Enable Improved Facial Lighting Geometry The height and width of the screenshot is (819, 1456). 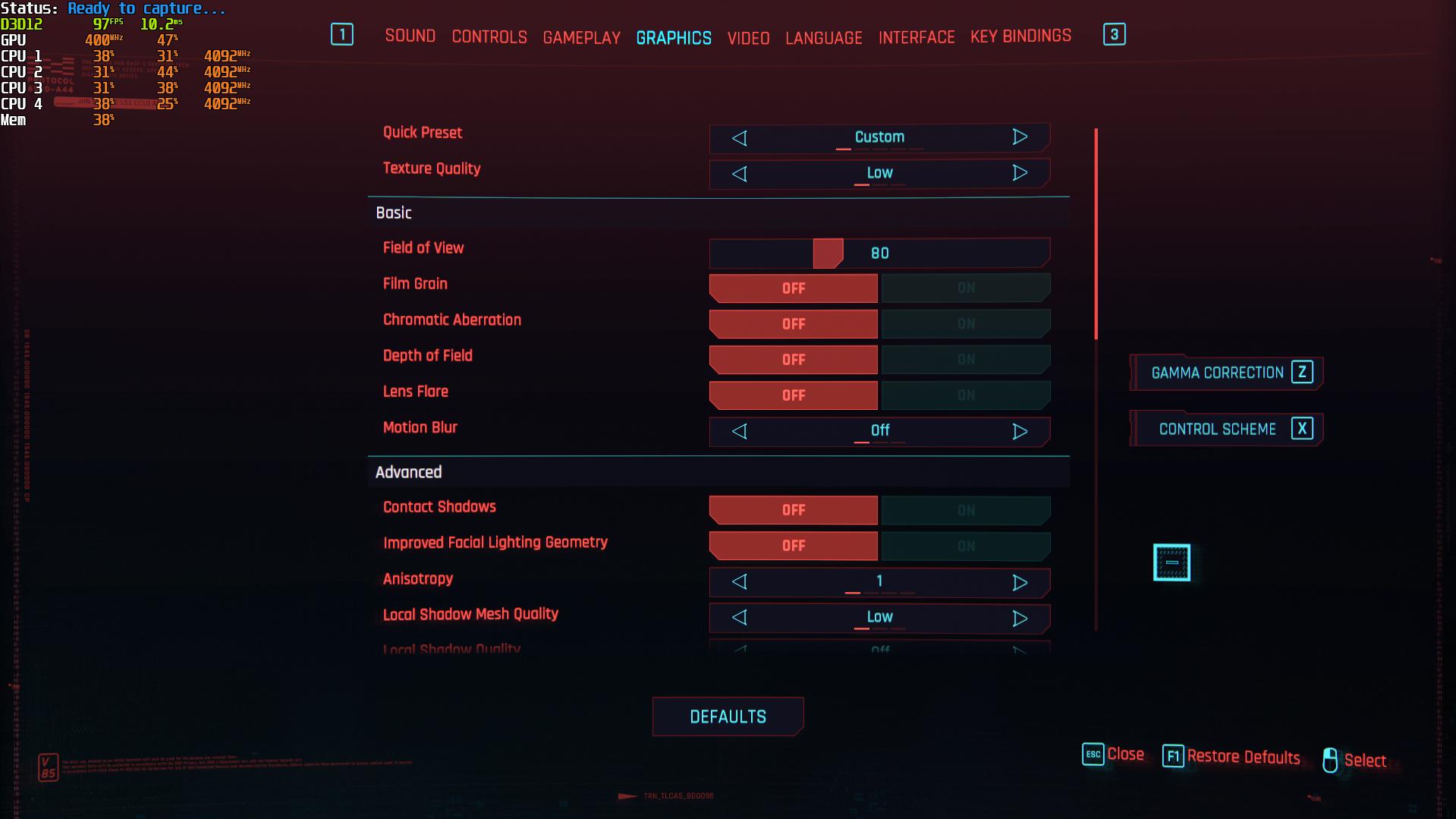pyautogui.click(x=965, y=547)
